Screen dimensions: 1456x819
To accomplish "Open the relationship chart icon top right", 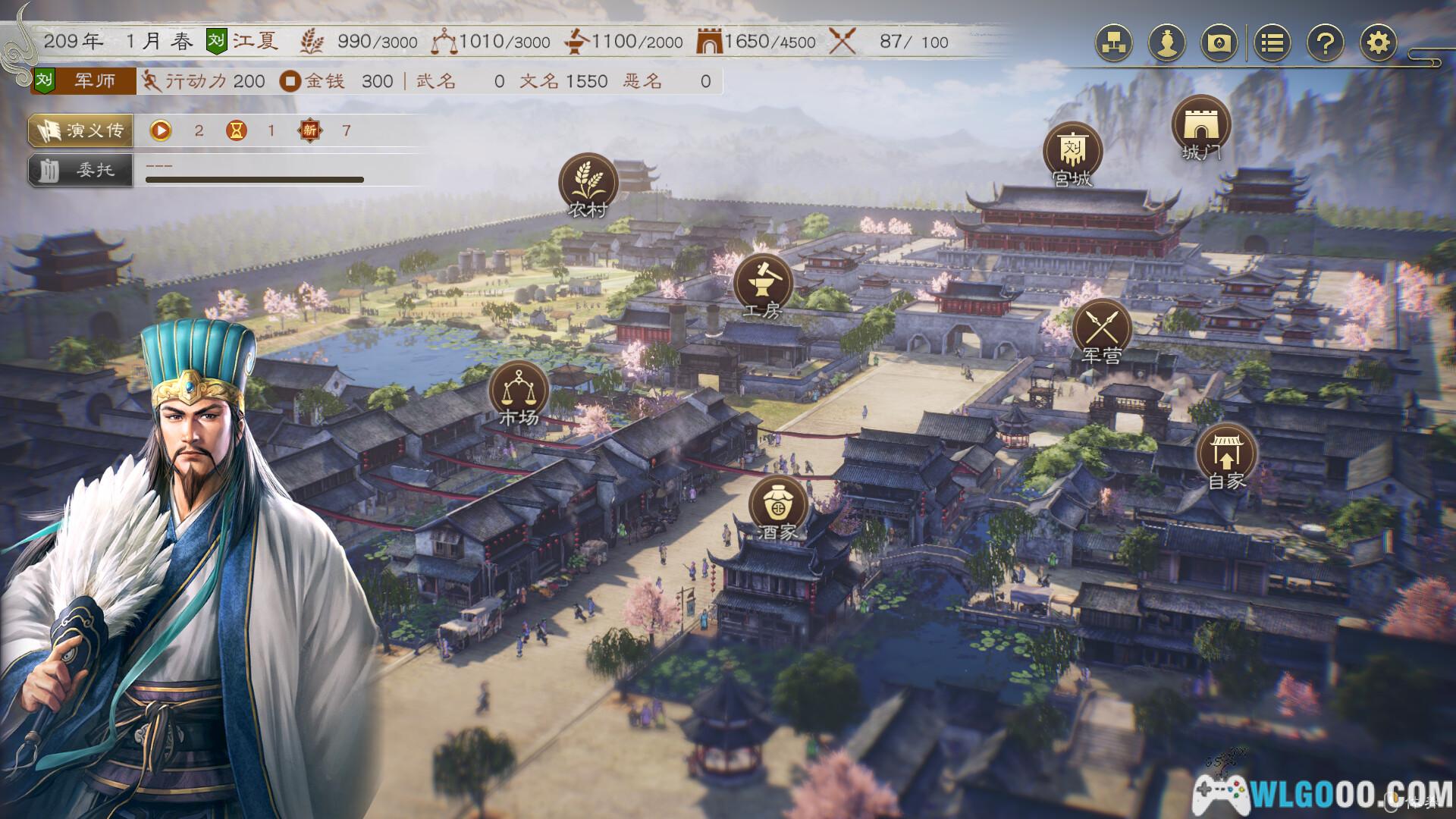I will 1114,44.
